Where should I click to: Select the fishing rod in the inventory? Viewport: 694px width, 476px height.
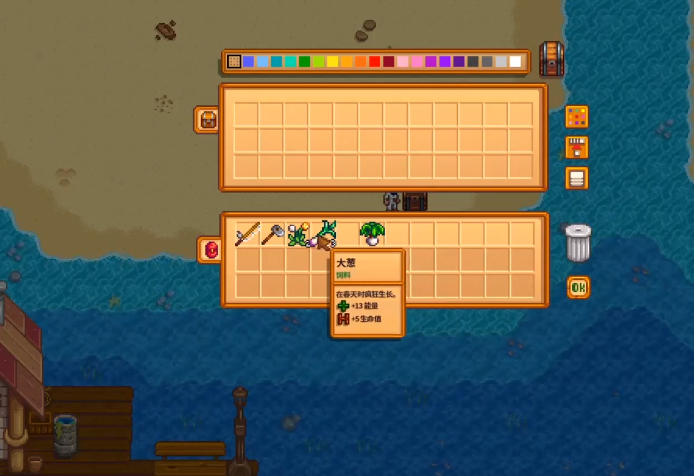tap(247, 235)
